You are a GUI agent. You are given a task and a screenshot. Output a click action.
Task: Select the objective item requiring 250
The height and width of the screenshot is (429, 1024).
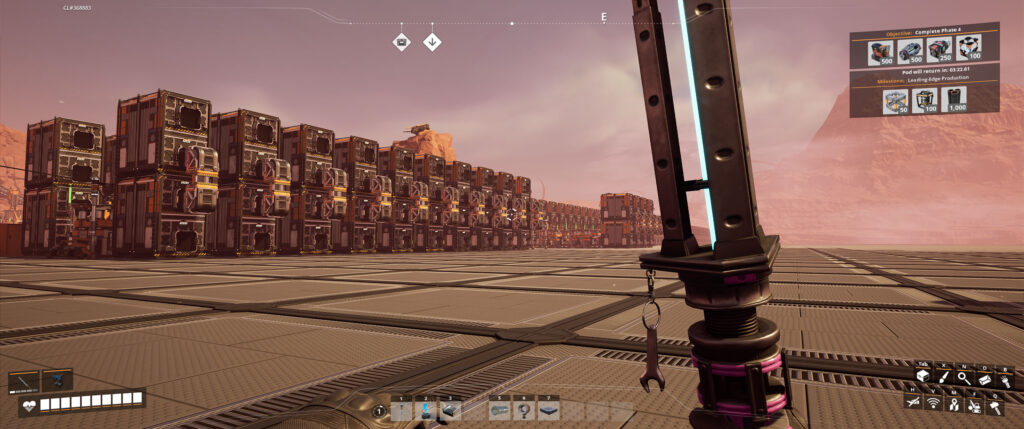[939, 51]
